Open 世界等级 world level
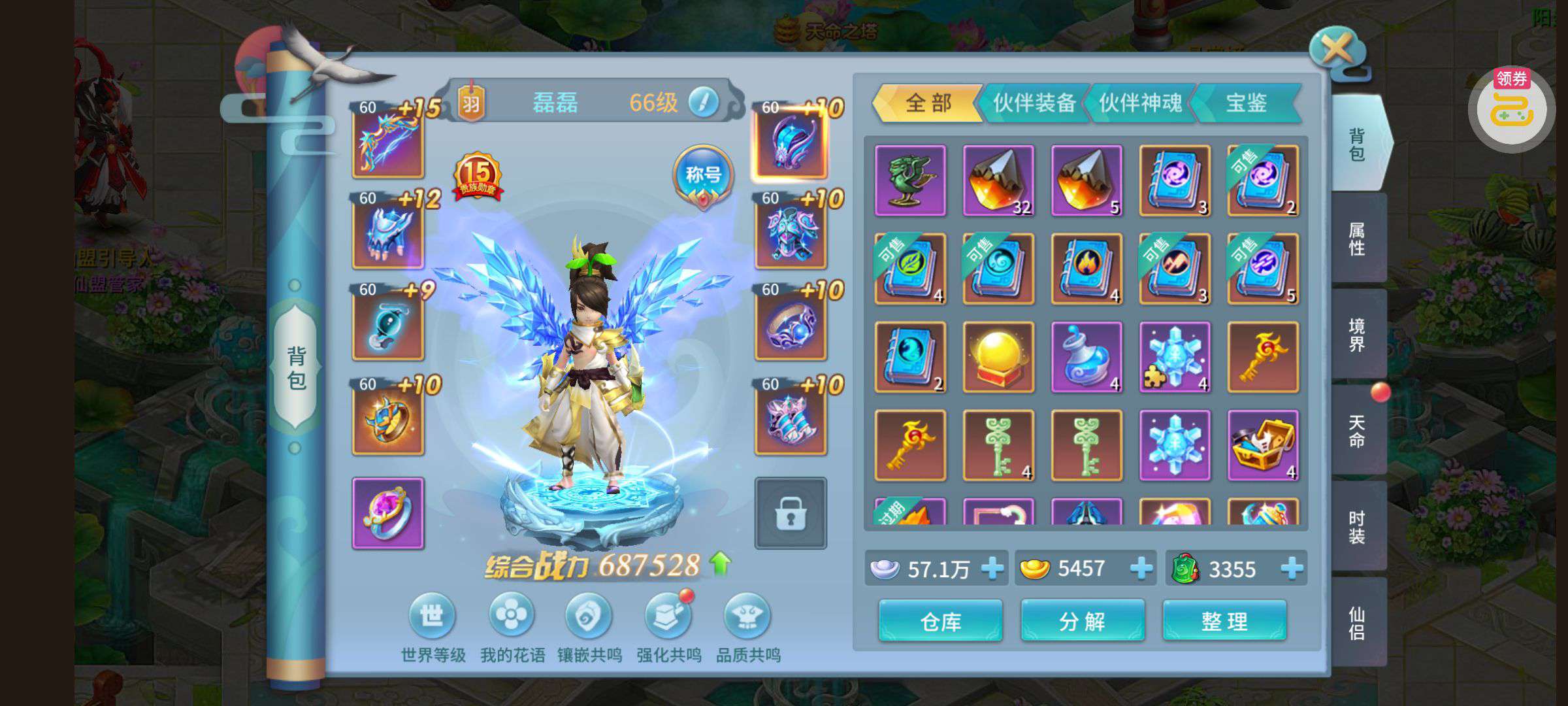Image resolution: width=1568 pixels, height=706 pixels. [432, 616]
